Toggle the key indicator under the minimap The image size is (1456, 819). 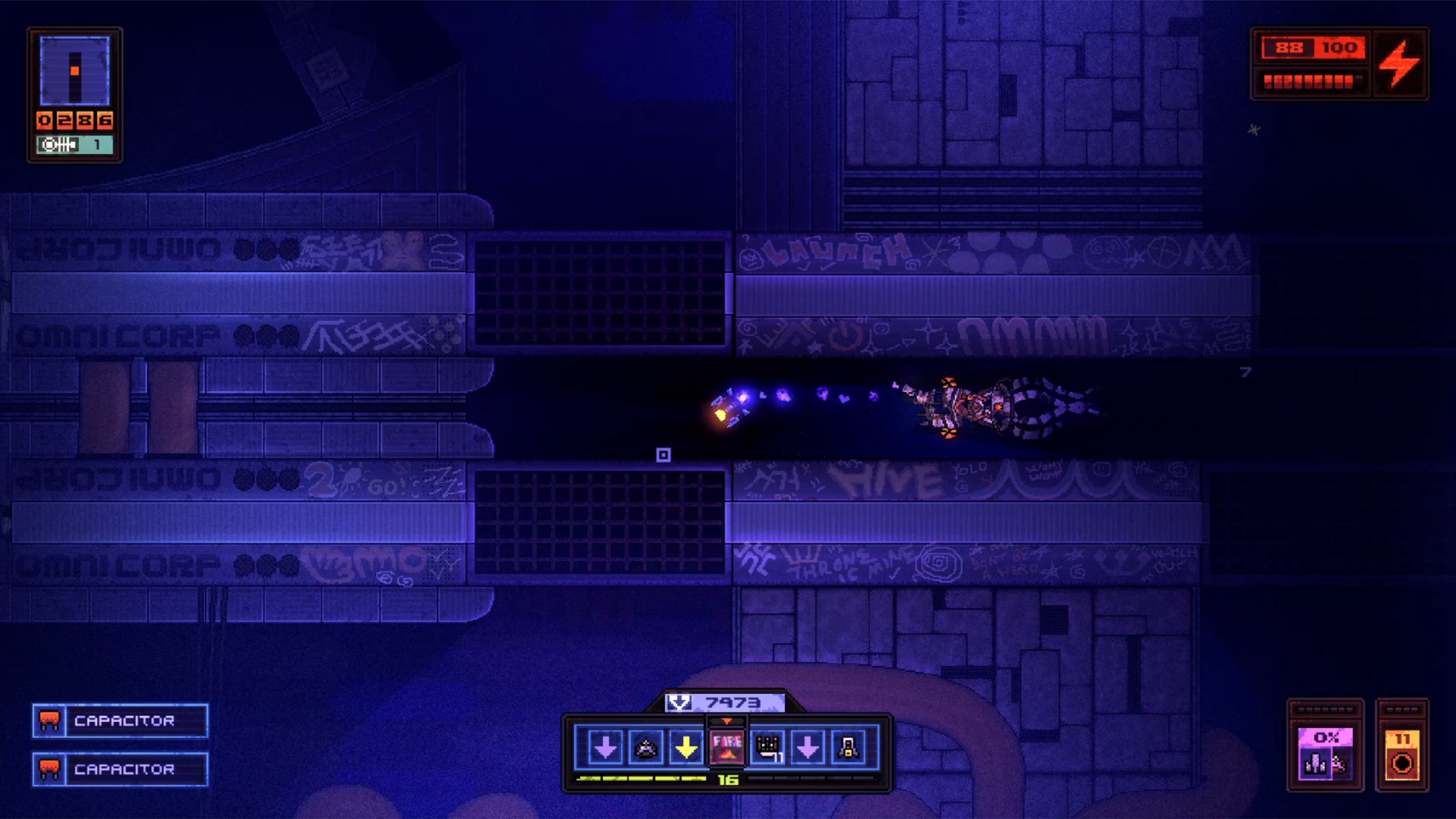[x=74, y=144]
